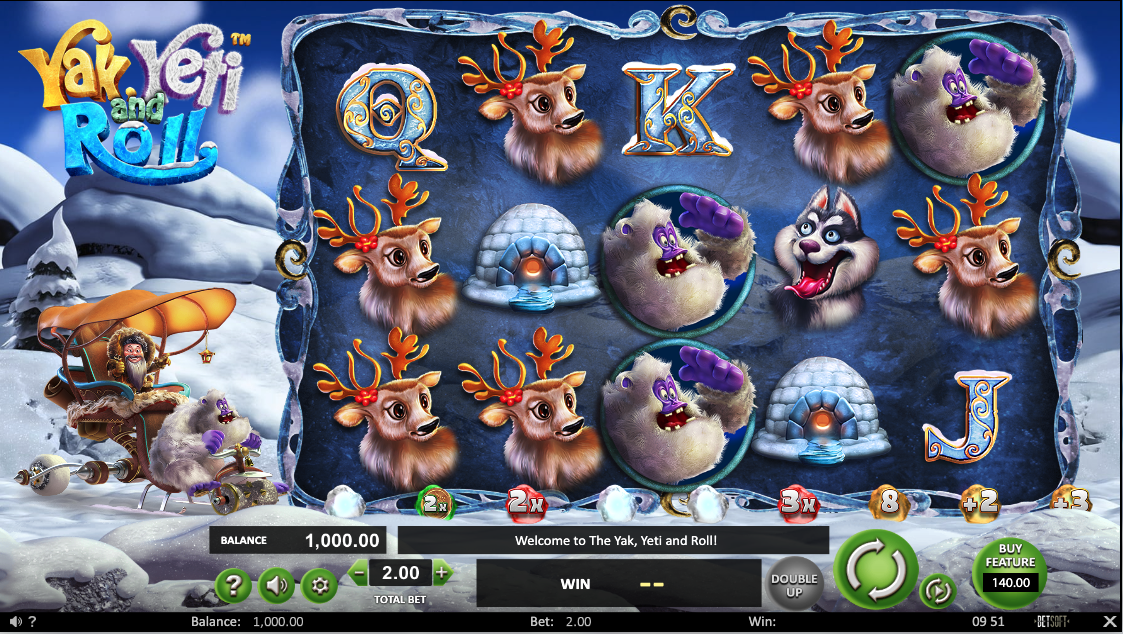Open settings with the gear icon
1123x634 pixels.
(320, 585)
